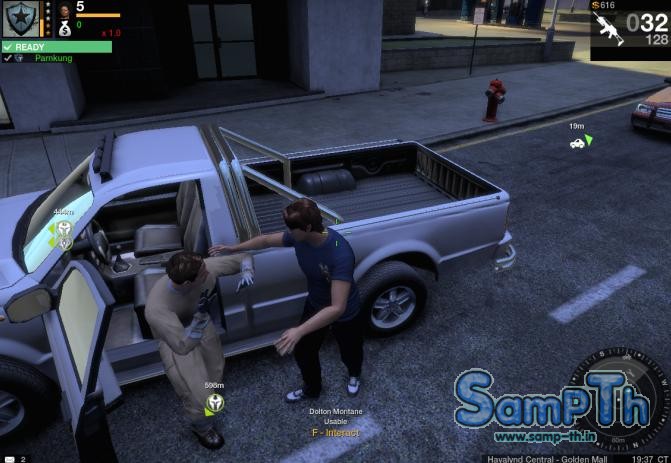This screenshot has height=463, width=671.
Task: Click the police shield badge emblem
Action: coord(20,19)
